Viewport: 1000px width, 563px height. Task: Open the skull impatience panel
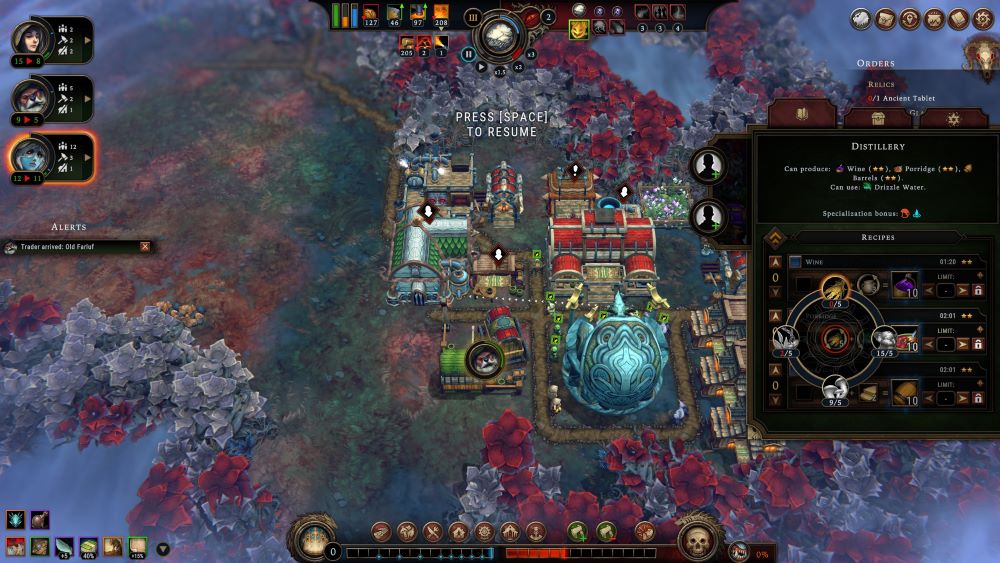(697, 541)
